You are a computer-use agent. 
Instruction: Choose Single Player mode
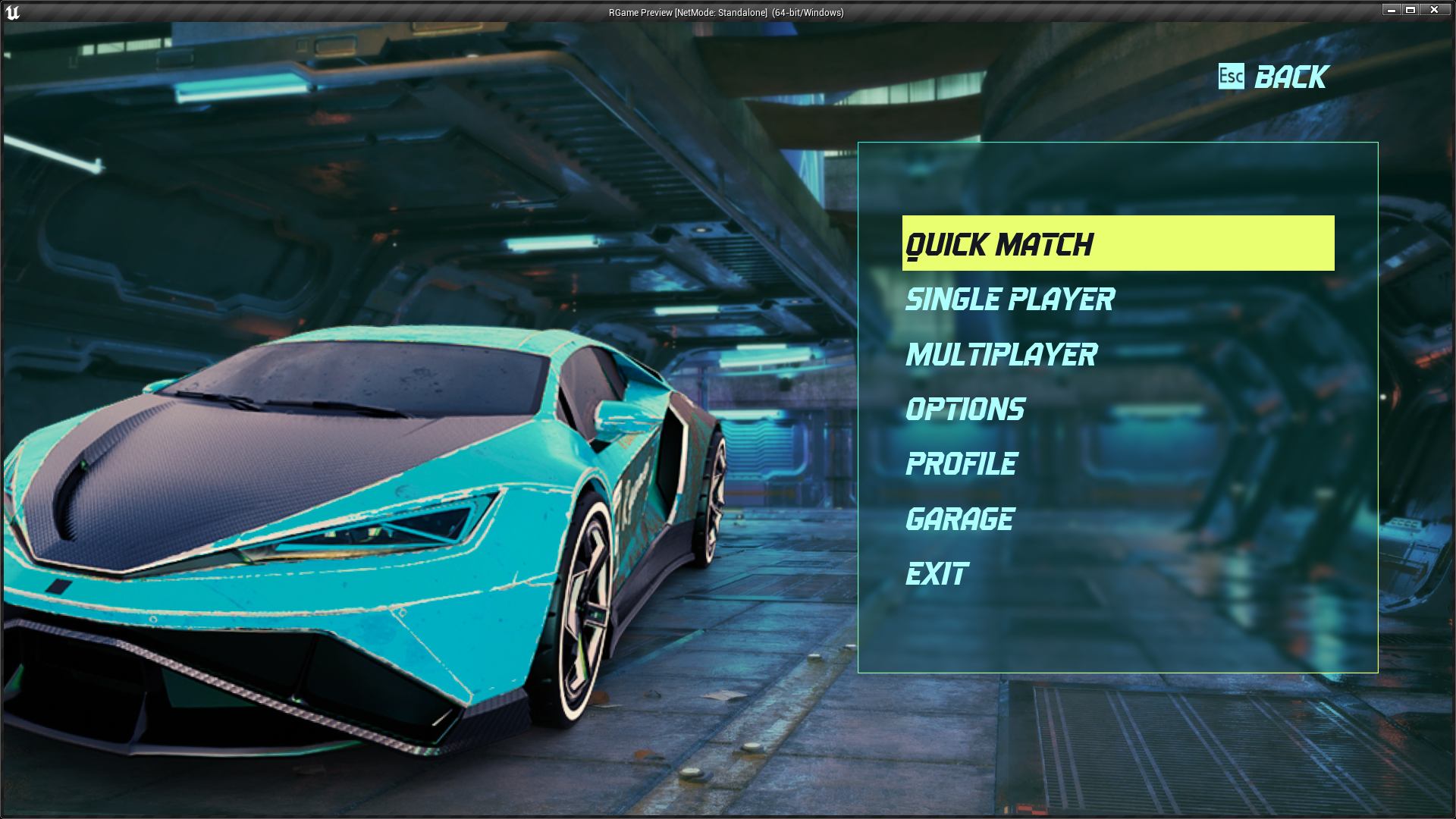(x=1010, y=300)
